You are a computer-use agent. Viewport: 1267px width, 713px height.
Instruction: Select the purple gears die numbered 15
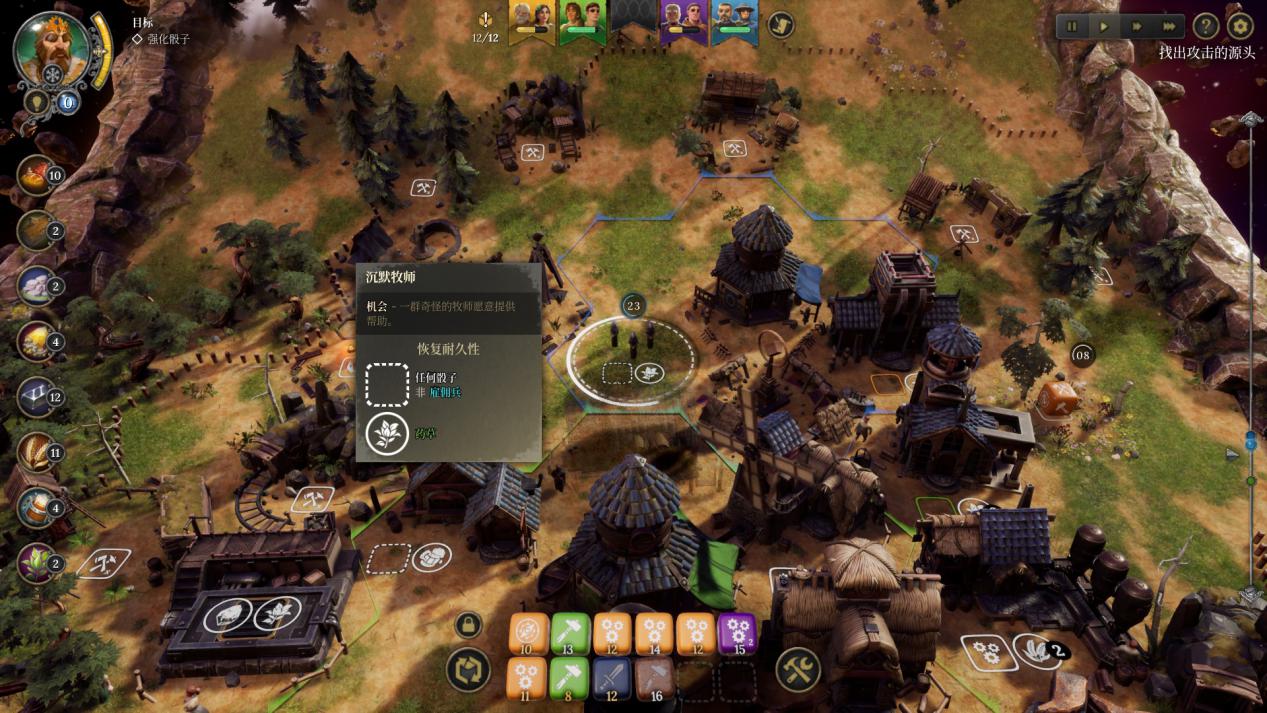pos(737,634)
